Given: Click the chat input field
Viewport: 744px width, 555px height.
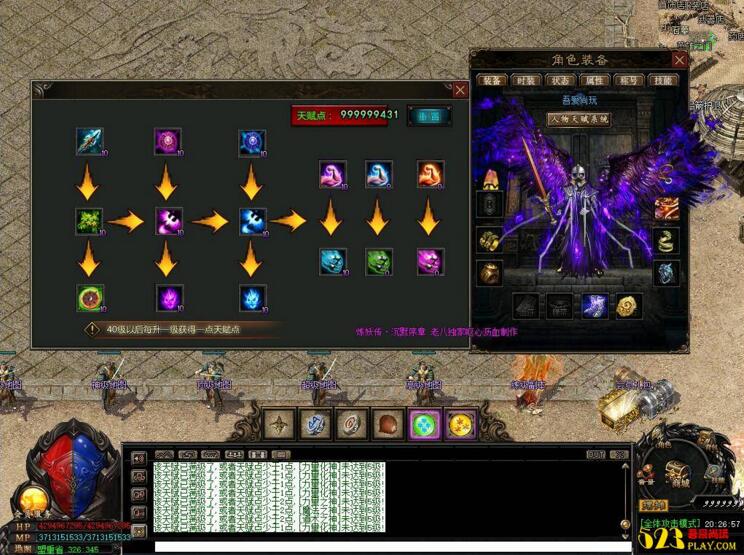Looking at the screenshot, I should coord(390,546).
